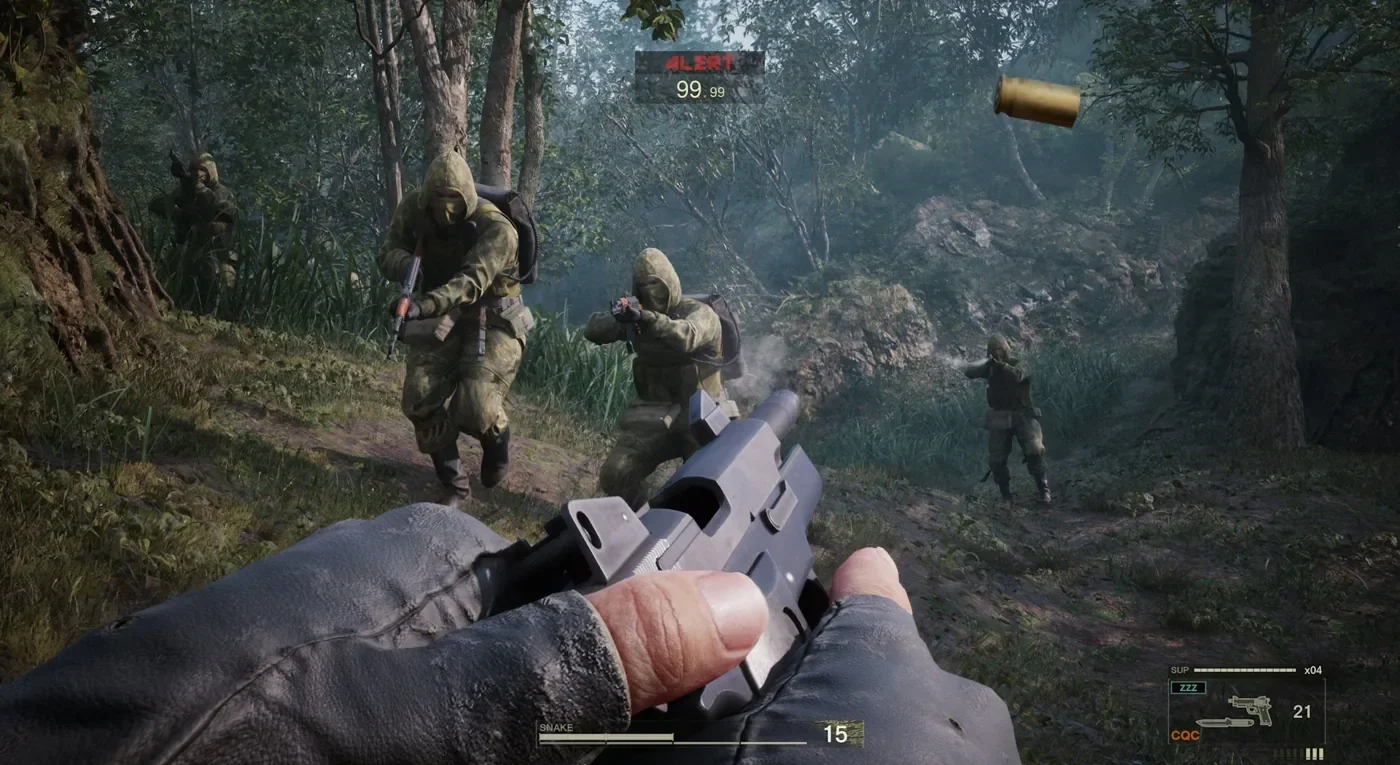Click the x04 magazine count indicator
This screenshot has height=765, width=1400.
1312,670
